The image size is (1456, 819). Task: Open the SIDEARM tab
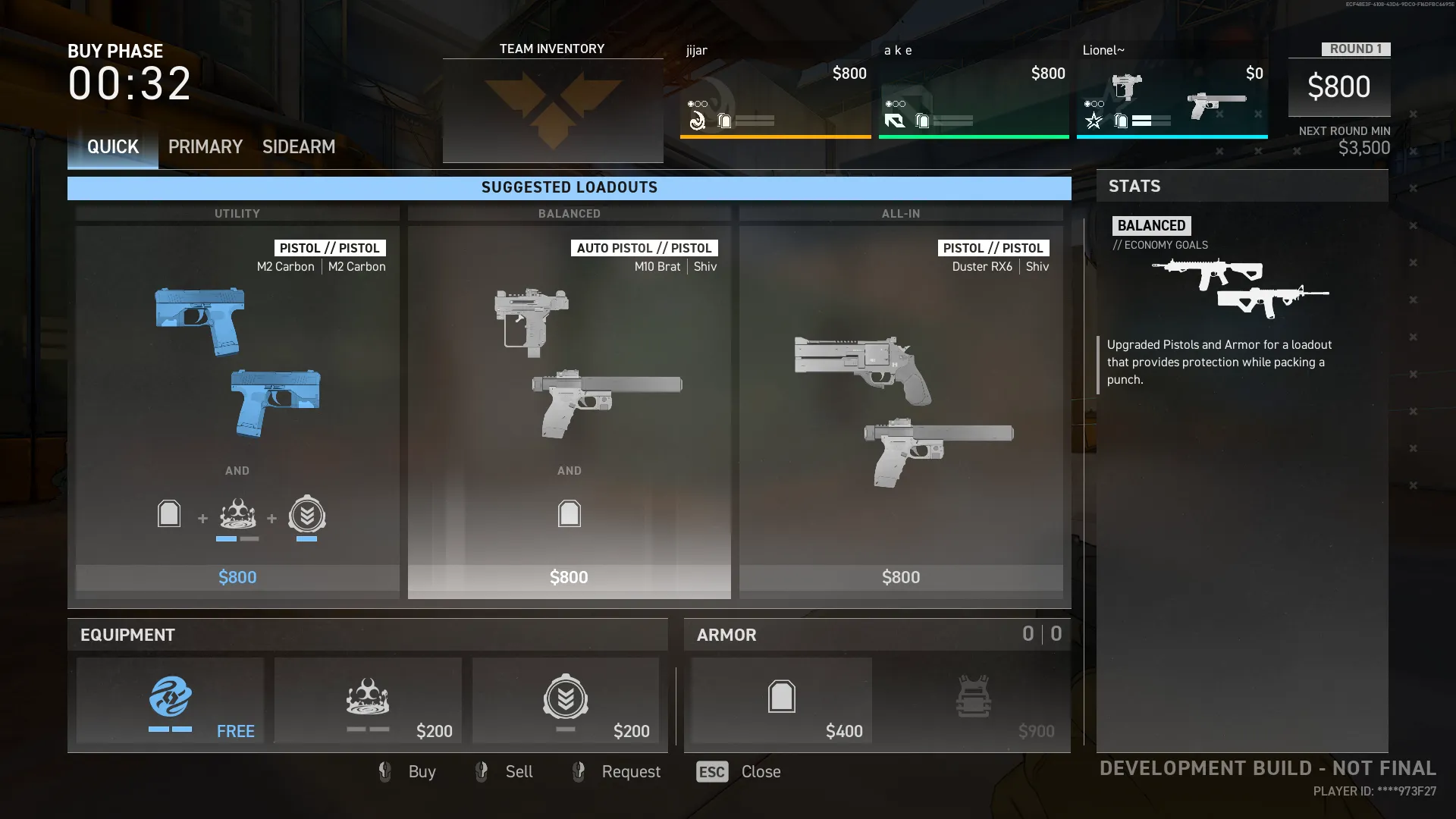tap(299, 147)
